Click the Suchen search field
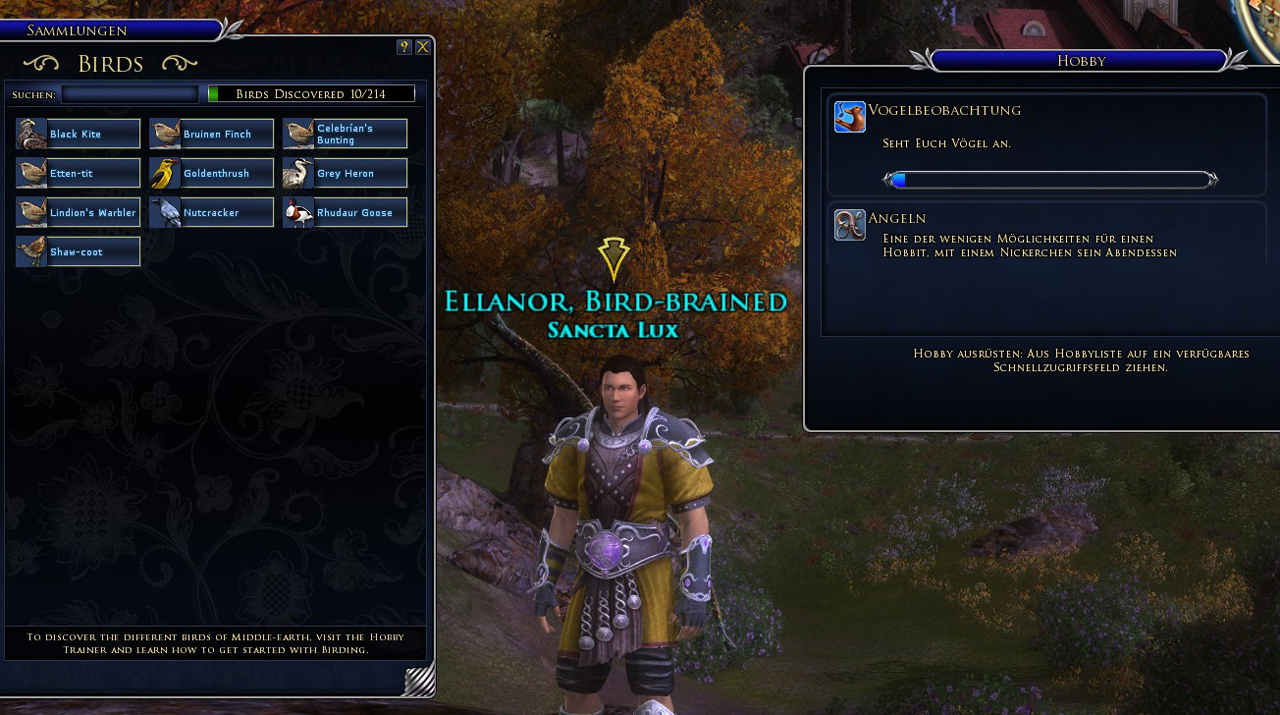This screenshot has width=1280, height=715. click(130, 94)
